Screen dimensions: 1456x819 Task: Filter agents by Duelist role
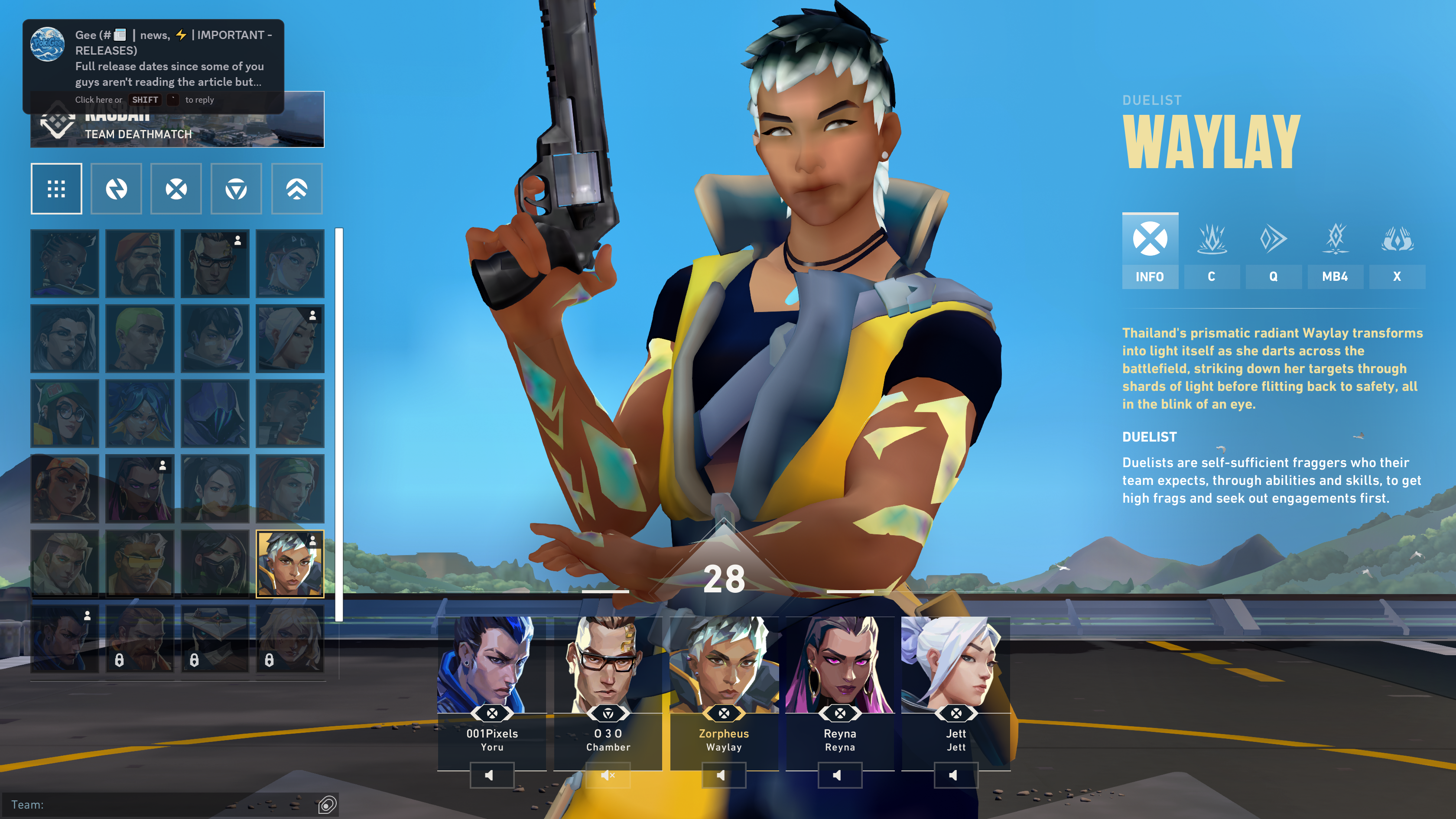(x=176, y=189)
